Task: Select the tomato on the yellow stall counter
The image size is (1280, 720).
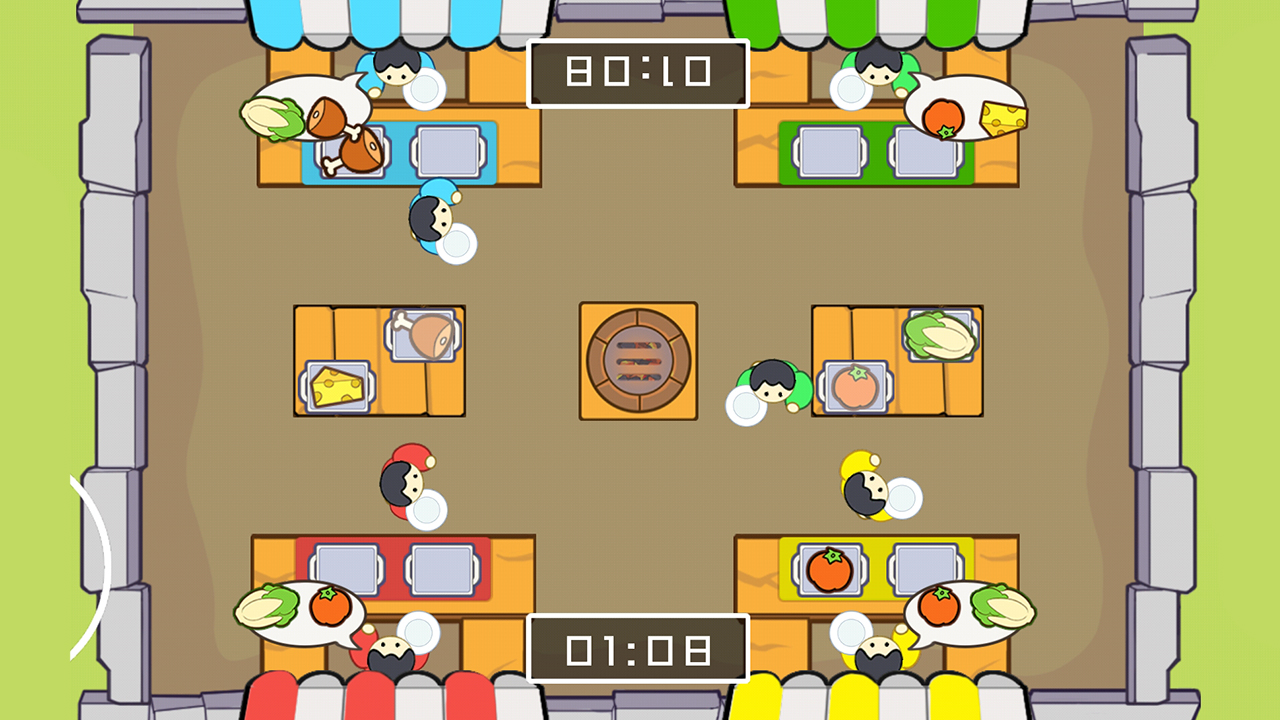Action: click(x=829, y=568)
